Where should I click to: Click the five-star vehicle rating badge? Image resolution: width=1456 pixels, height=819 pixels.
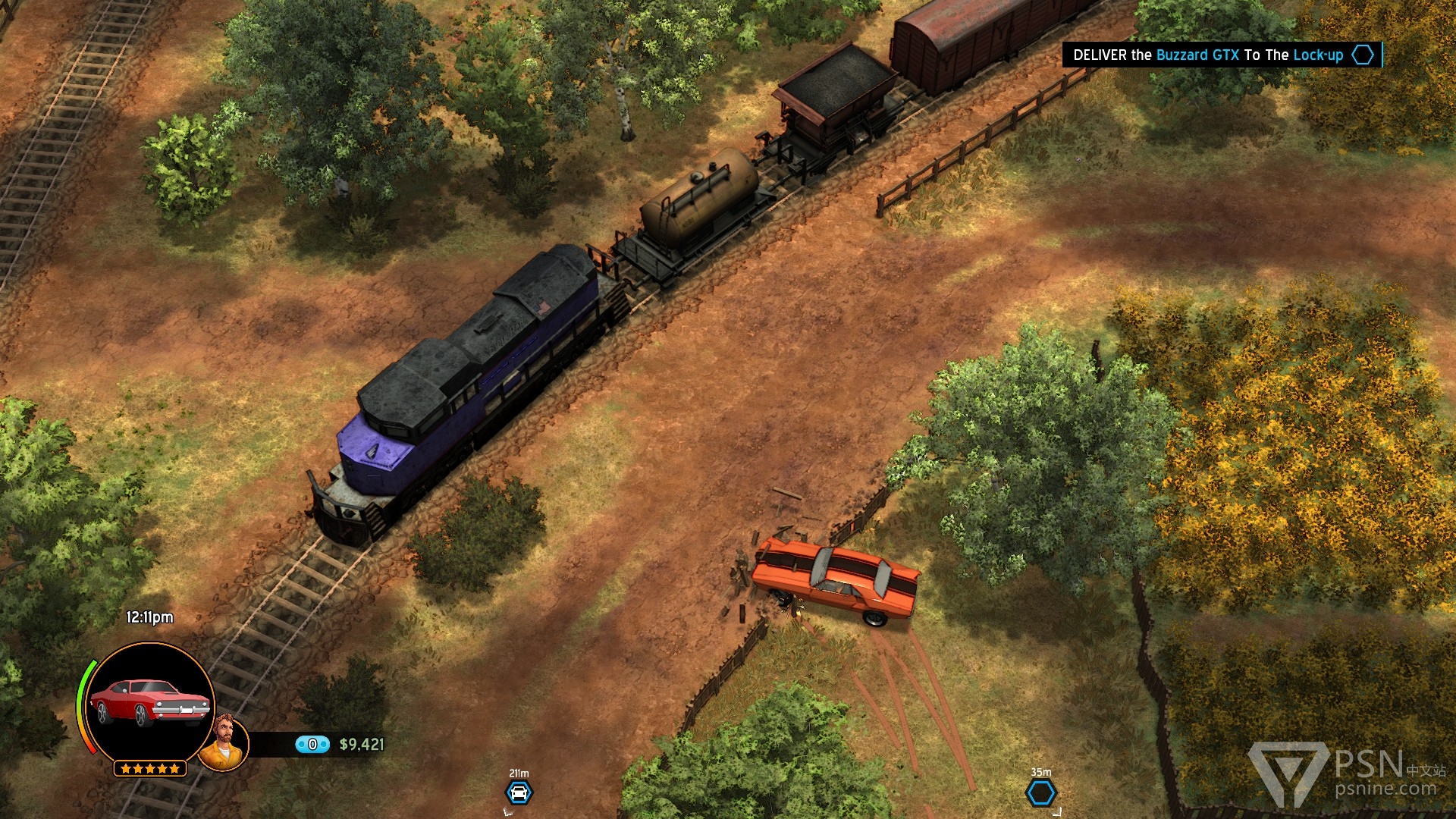tap(149, 769)
